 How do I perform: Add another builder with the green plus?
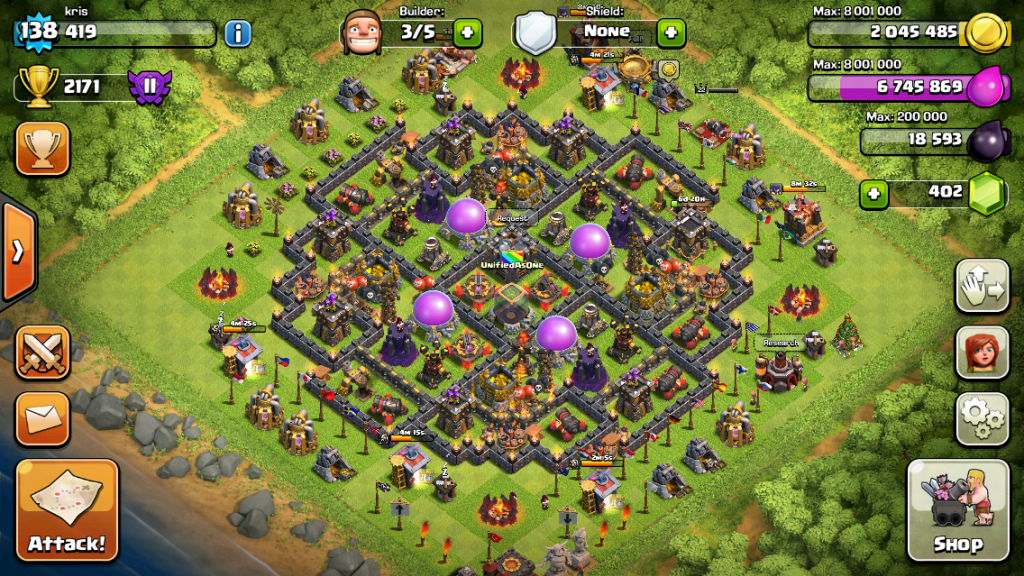467,32
